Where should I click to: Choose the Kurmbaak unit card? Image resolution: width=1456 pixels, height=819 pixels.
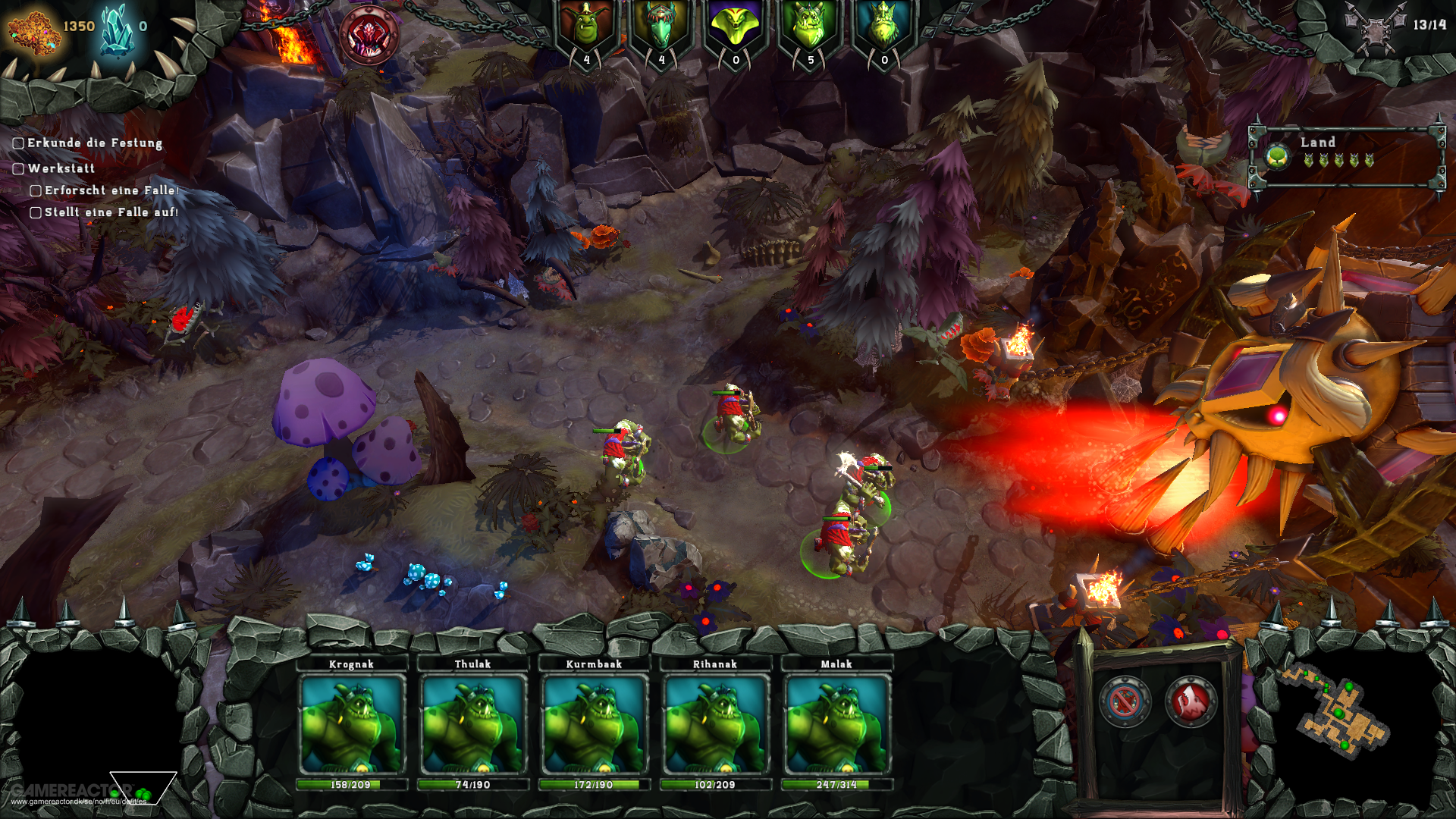click(x=594, y=724)
